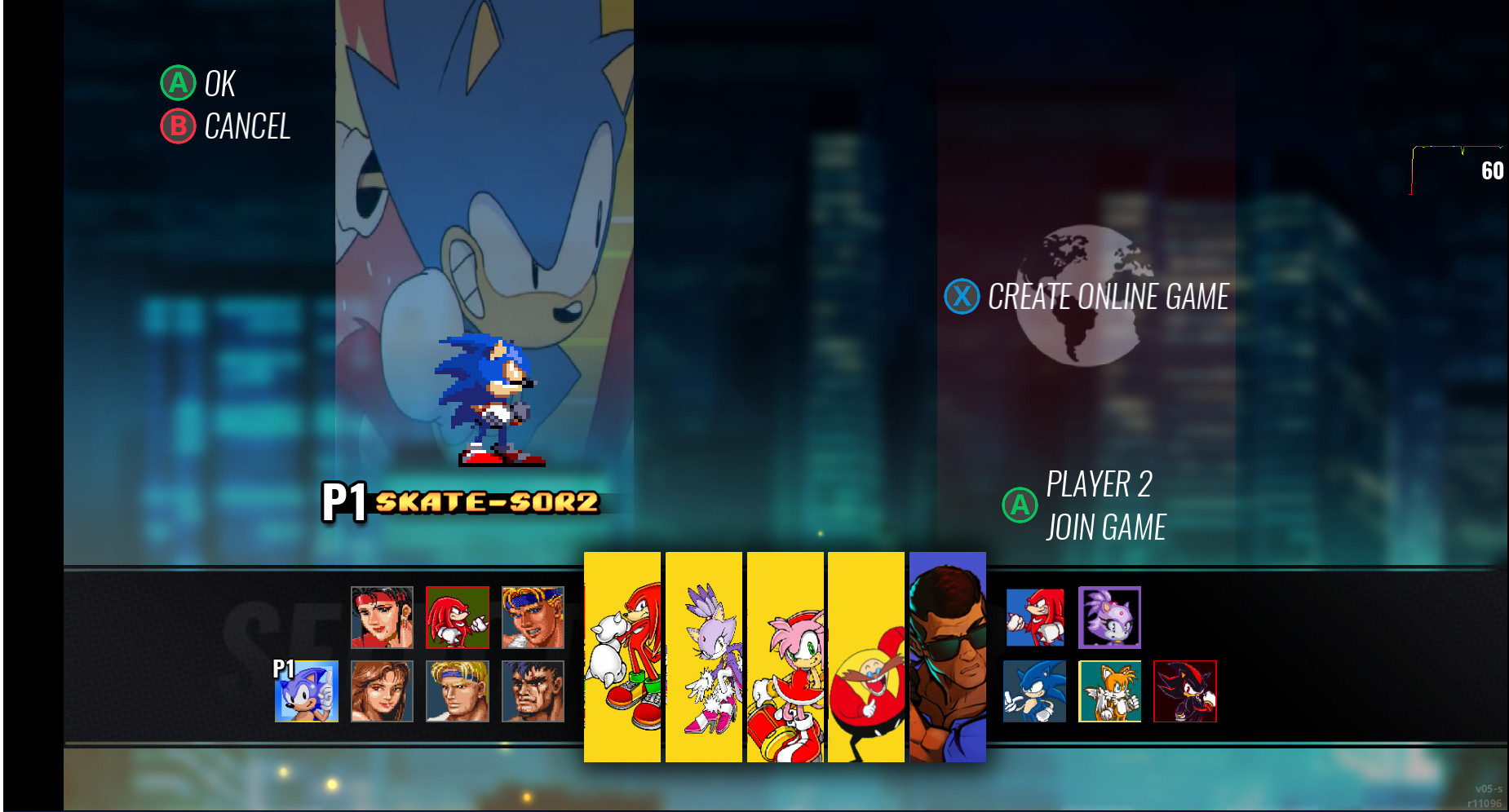Click the blue X button icon for online game
Screen dimensions: 1509x812
pyautogui.click(x=962, y=297)
